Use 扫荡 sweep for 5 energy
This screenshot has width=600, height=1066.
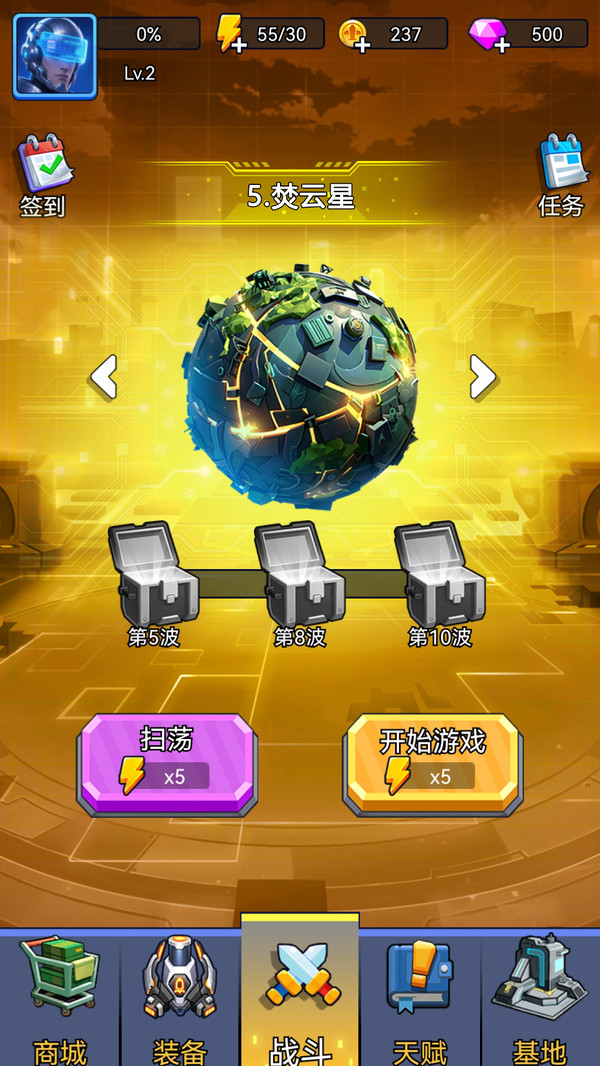click(167, 762)
